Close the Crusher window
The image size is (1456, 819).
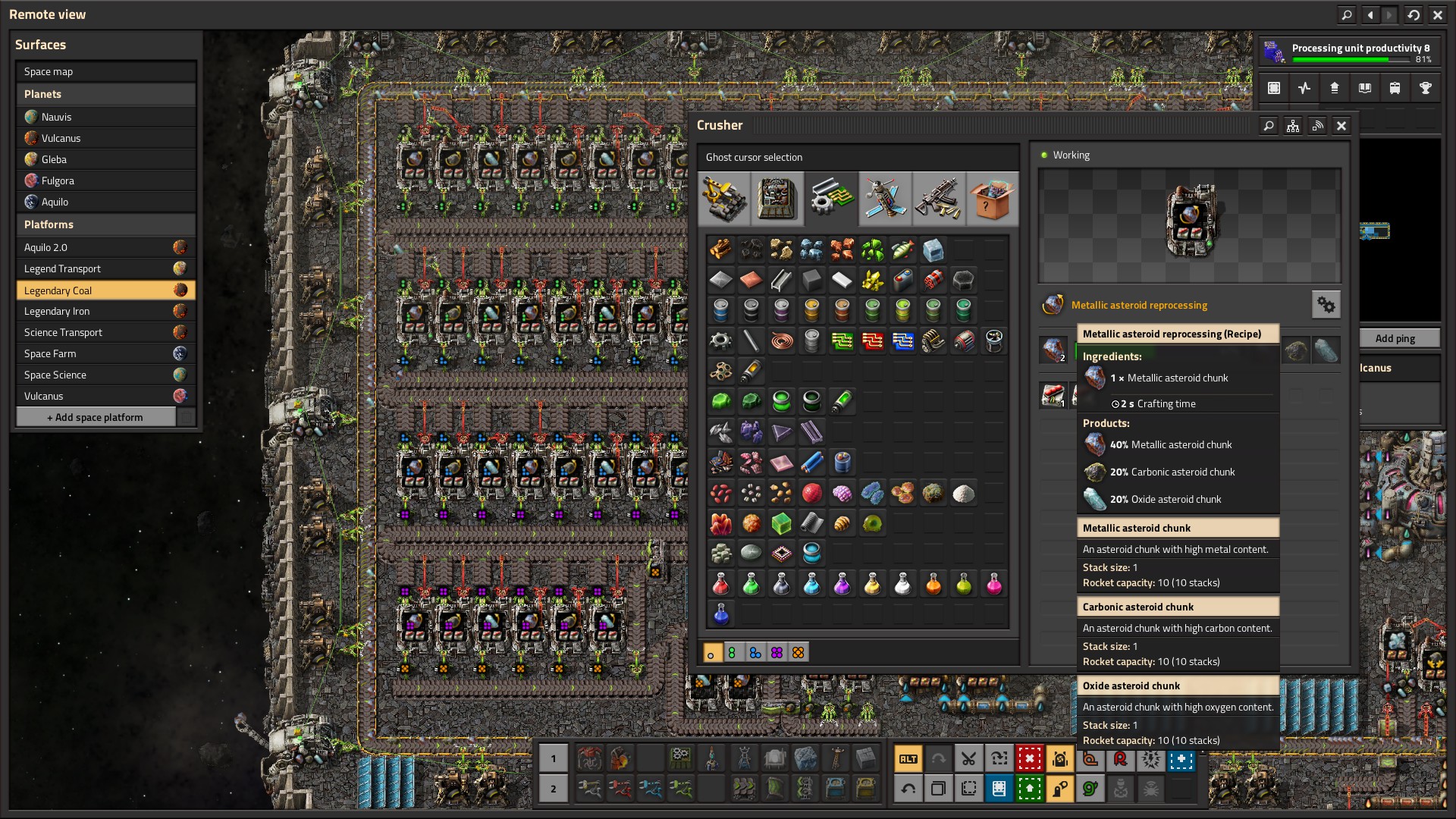tap(1341, 126)
